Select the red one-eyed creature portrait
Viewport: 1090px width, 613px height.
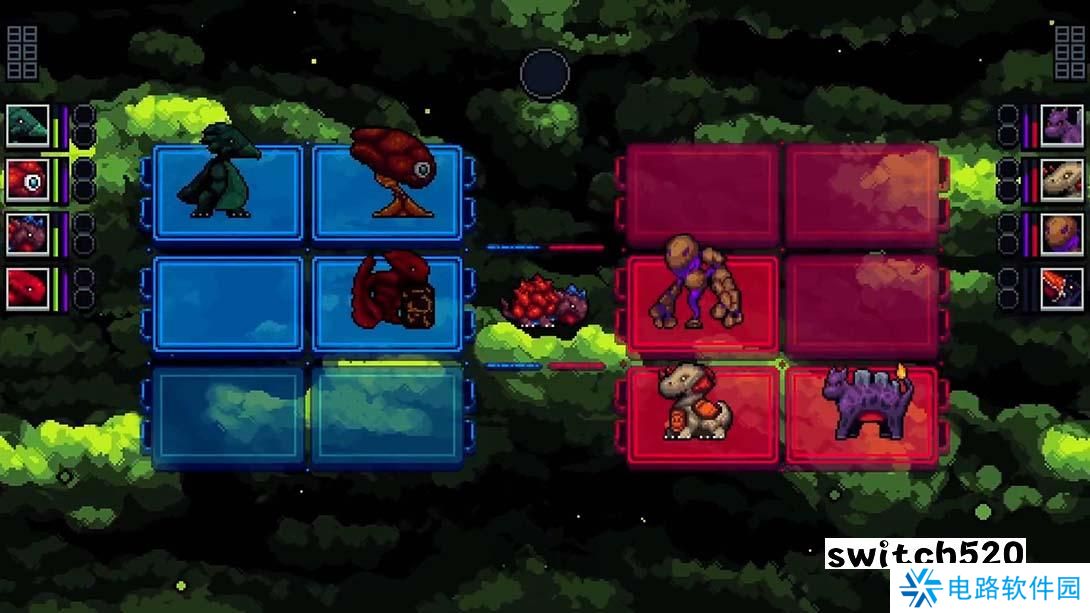pyautogui.click(x=28, y=180)
